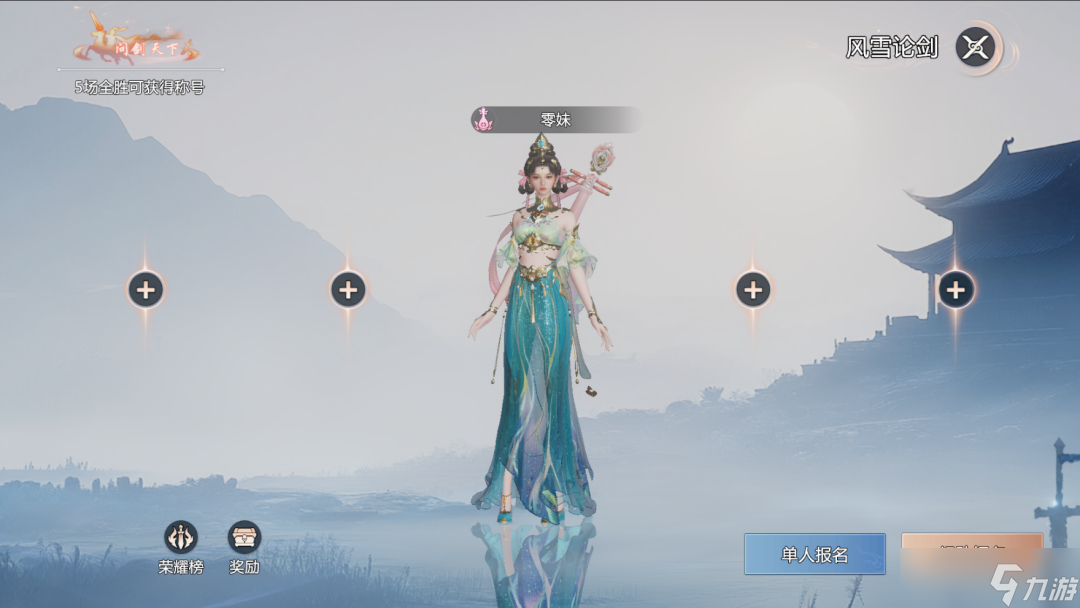Click the partially hidden orange signup button

coord(971,550)
